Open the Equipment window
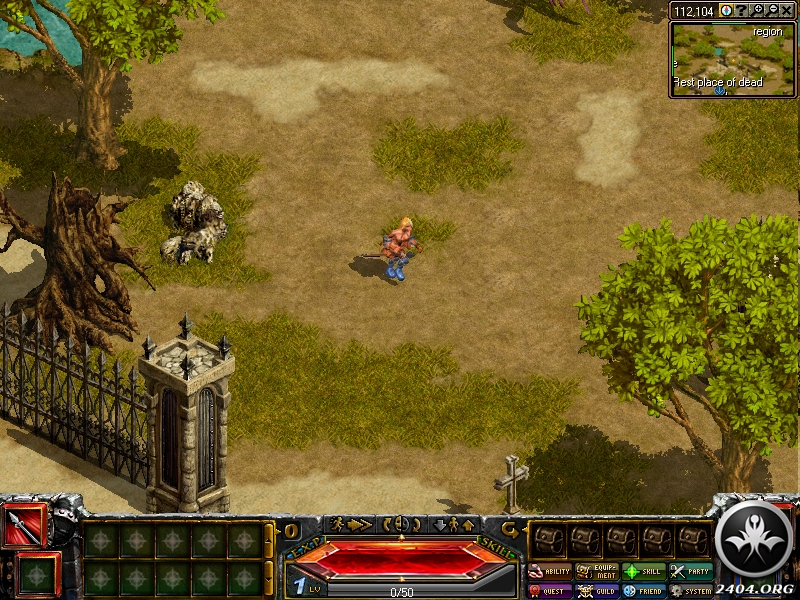This screenshot has width=800, height=600. (597, 572)
